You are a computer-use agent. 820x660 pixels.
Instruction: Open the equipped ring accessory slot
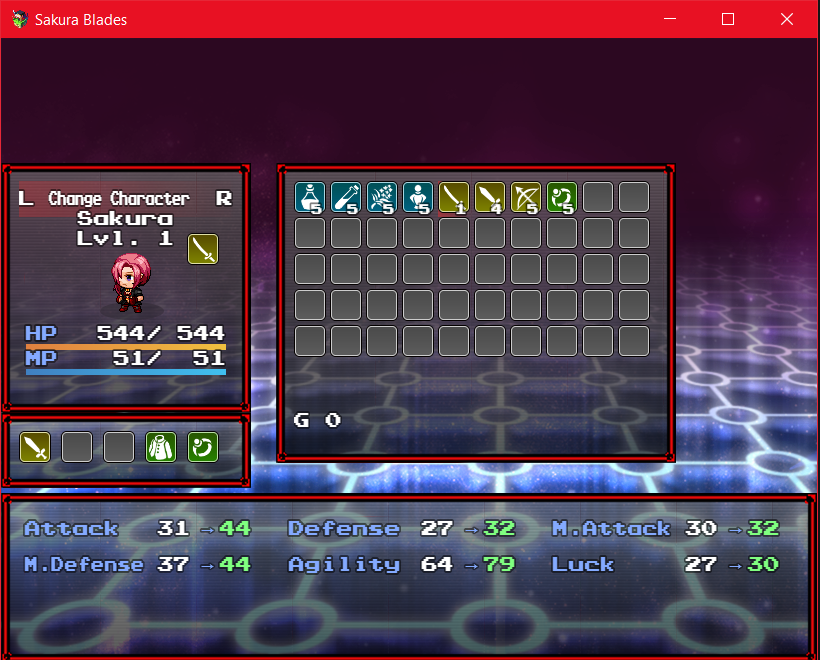(x=203, y=447)
